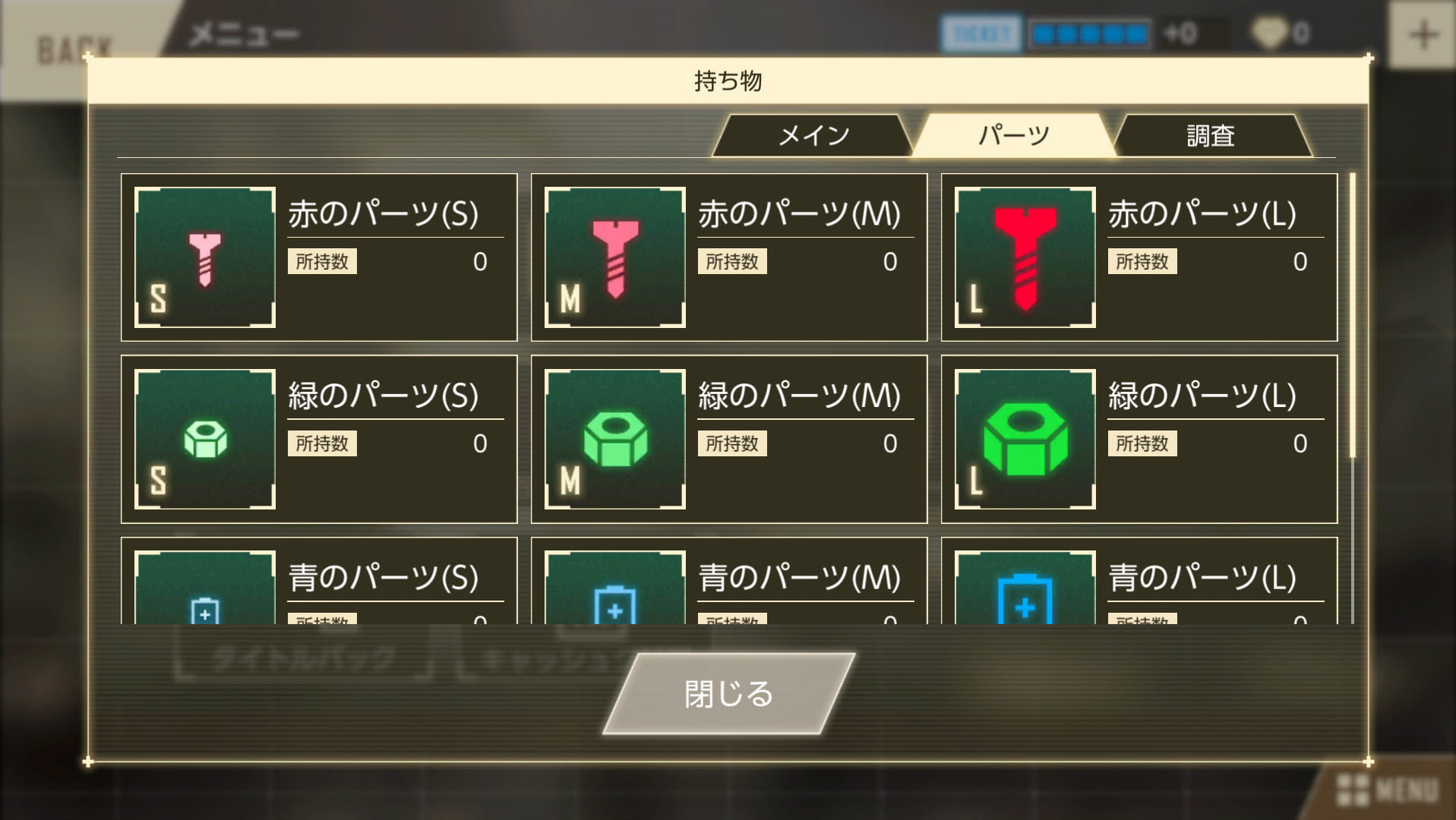Viewport: 1456px width, 820px height.
Task: Select the 緑のパーツ(S) nut item
Action: (x=319, y=439)
